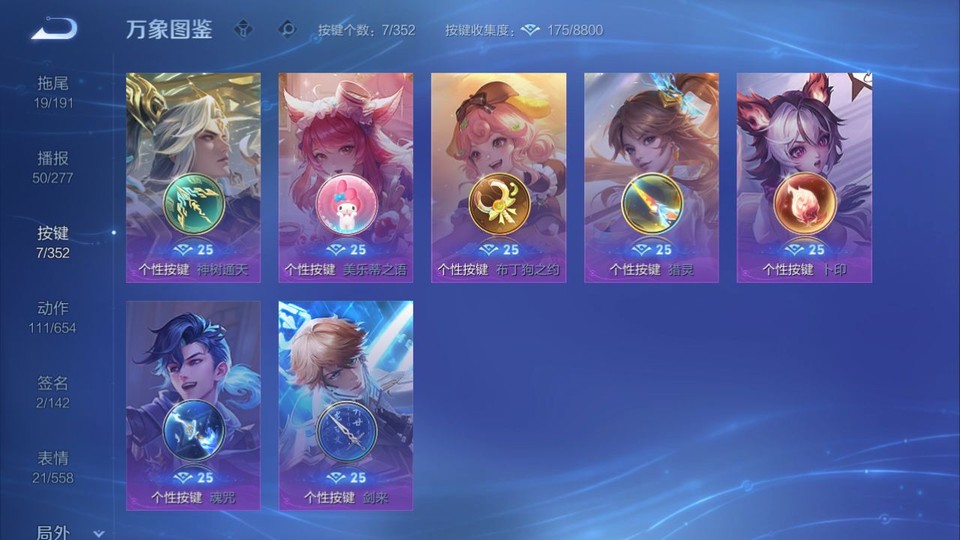Open the 签名 tab
This screenshot has width=960, height=540.
click(x=54, y=392)
